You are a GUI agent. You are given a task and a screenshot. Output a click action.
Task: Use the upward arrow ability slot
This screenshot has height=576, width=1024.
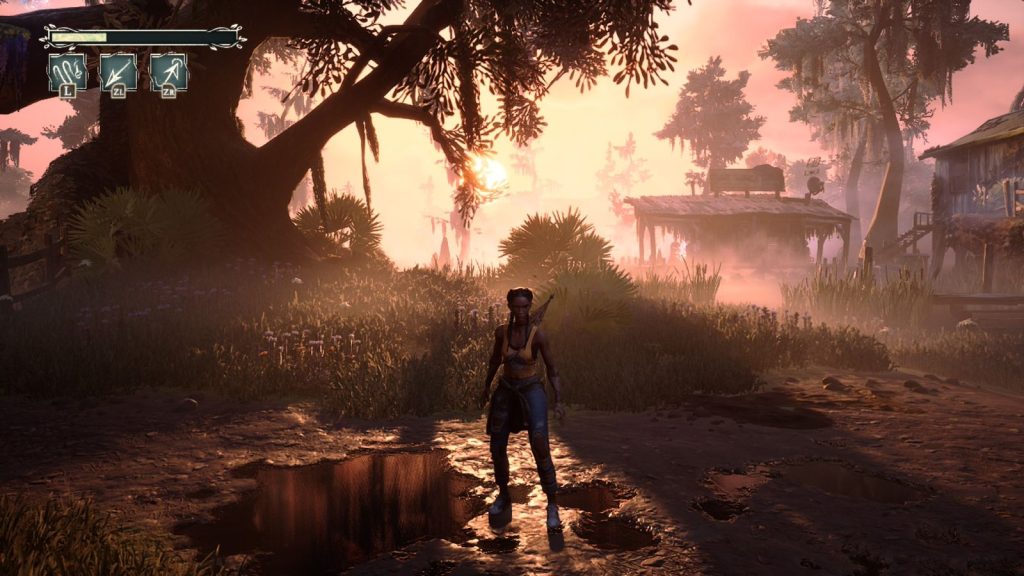(169, 72)
